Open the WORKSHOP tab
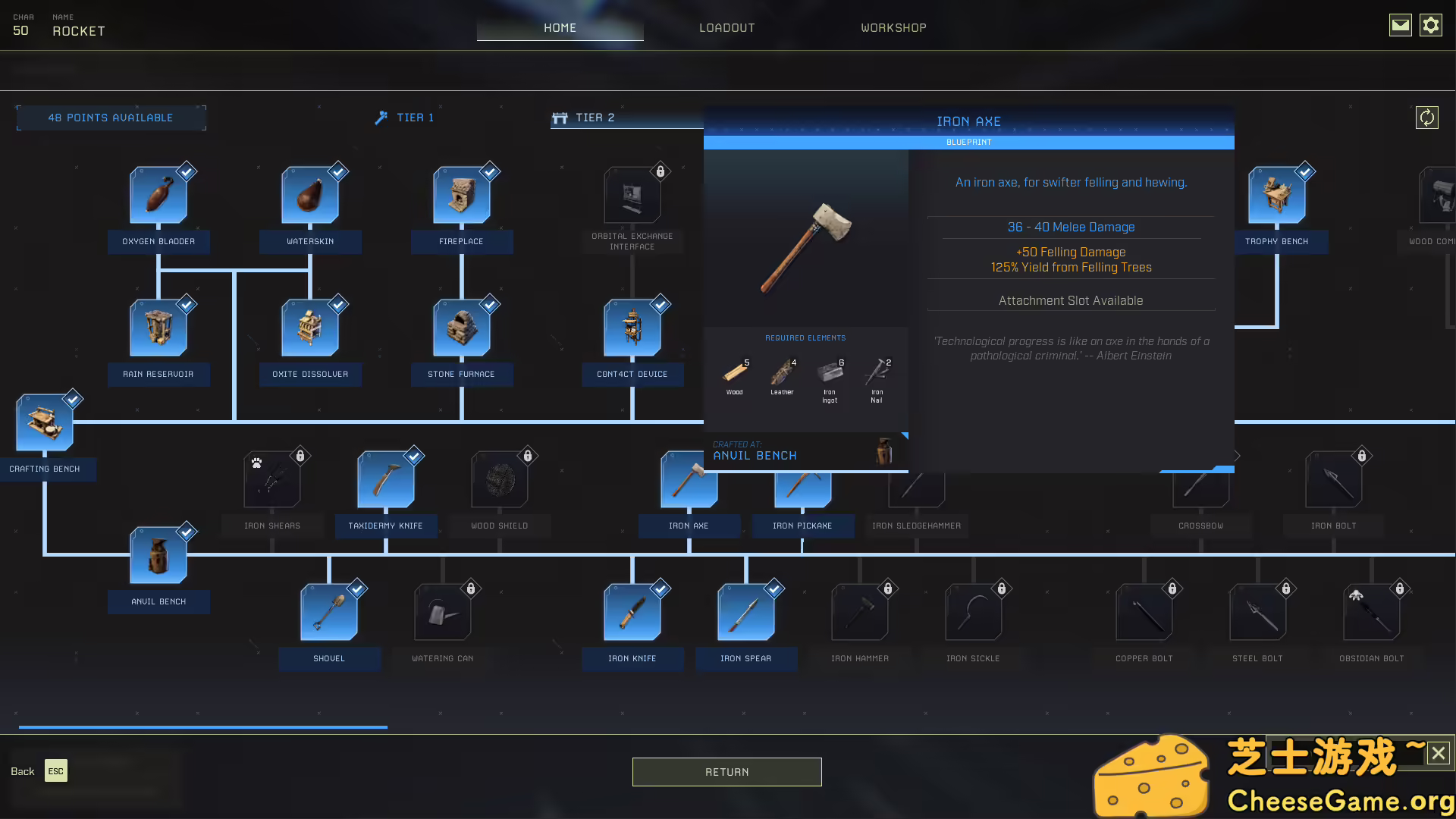The image size is (1456, 819). (x=893, y=27)
